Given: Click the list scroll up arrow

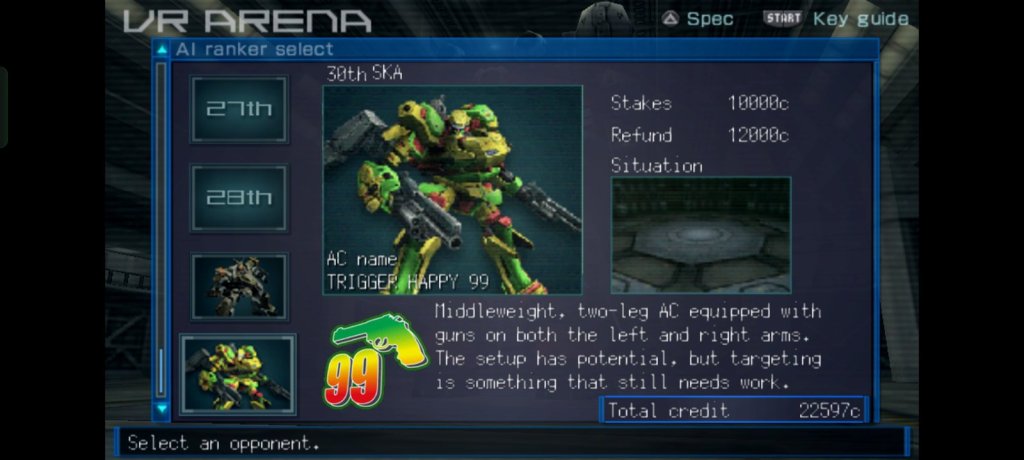Looking at the screenshot, I should coord(161,49).
